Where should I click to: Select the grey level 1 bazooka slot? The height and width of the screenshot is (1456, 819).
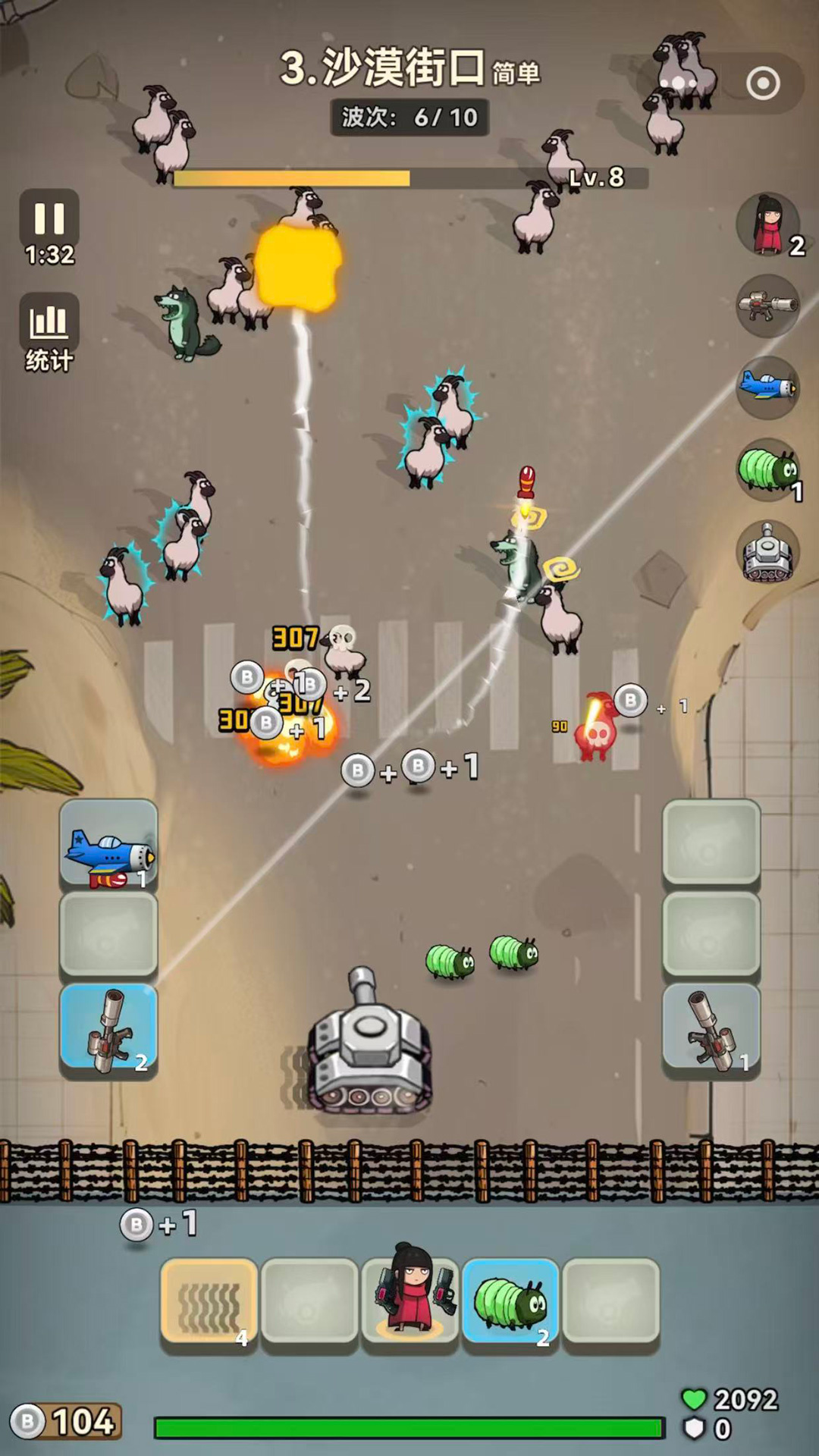(x=711, y=1029)
